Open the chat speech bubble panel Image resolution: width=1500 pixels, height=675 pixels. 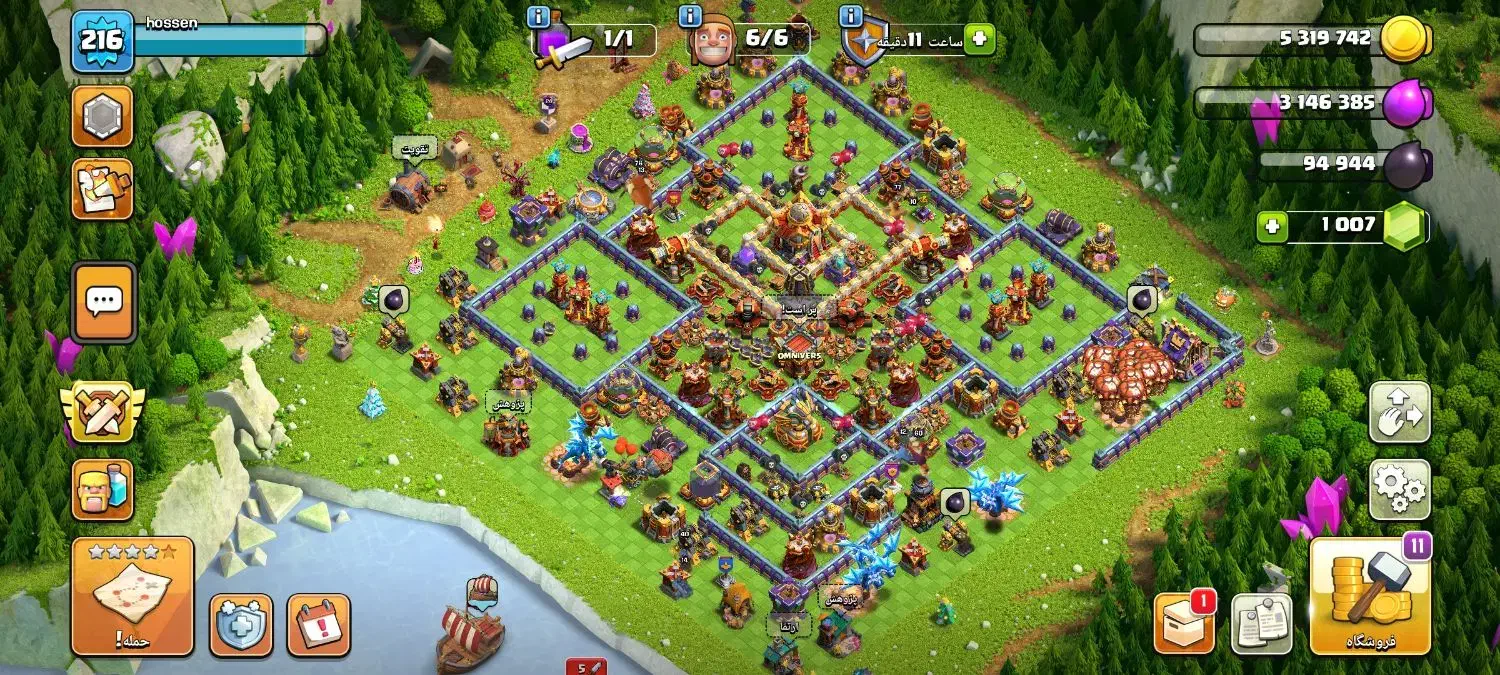(x=103, y=301)
